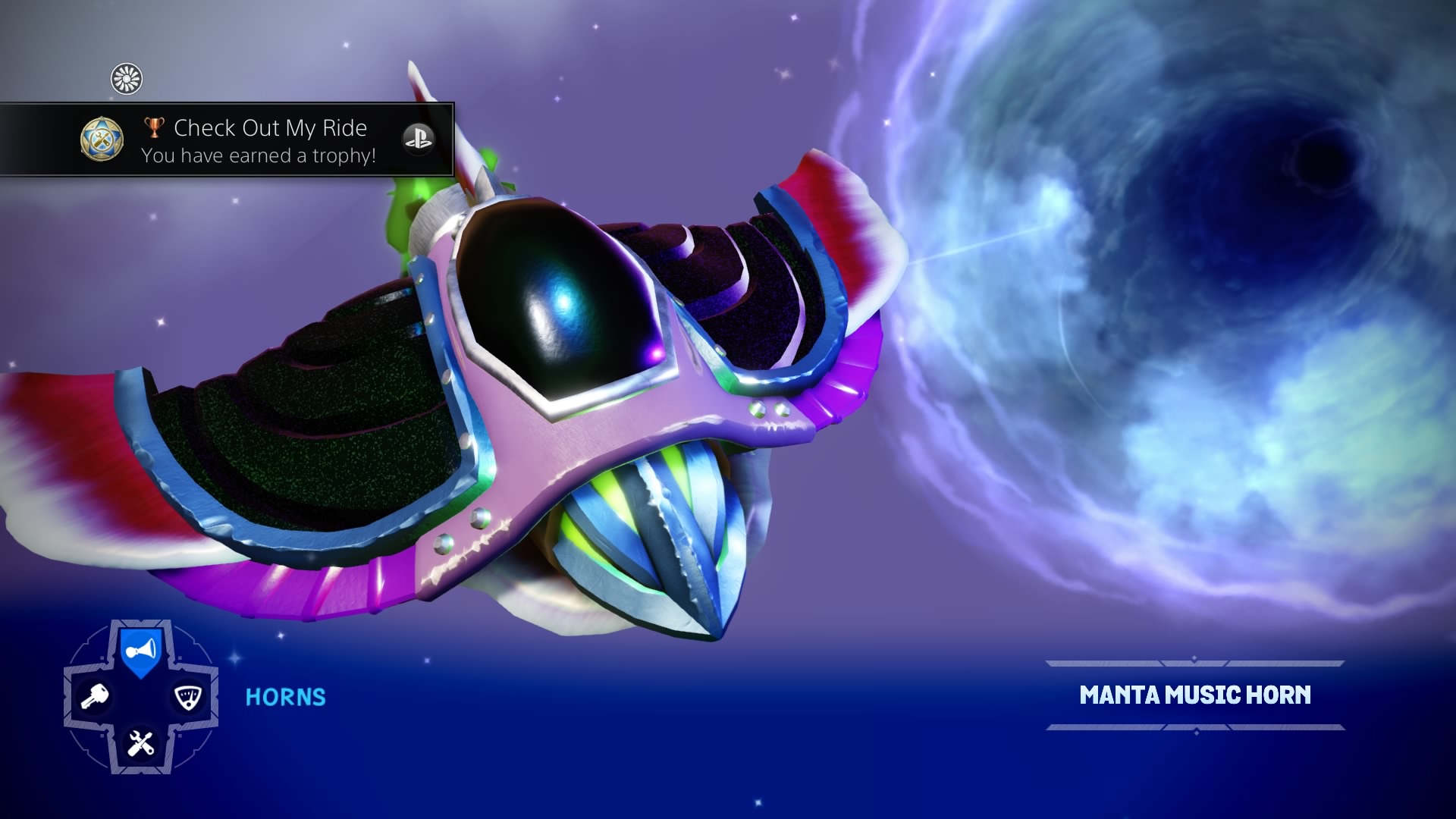
Task: Click the manta ray vehicle preview
Action: coord(531,379)
